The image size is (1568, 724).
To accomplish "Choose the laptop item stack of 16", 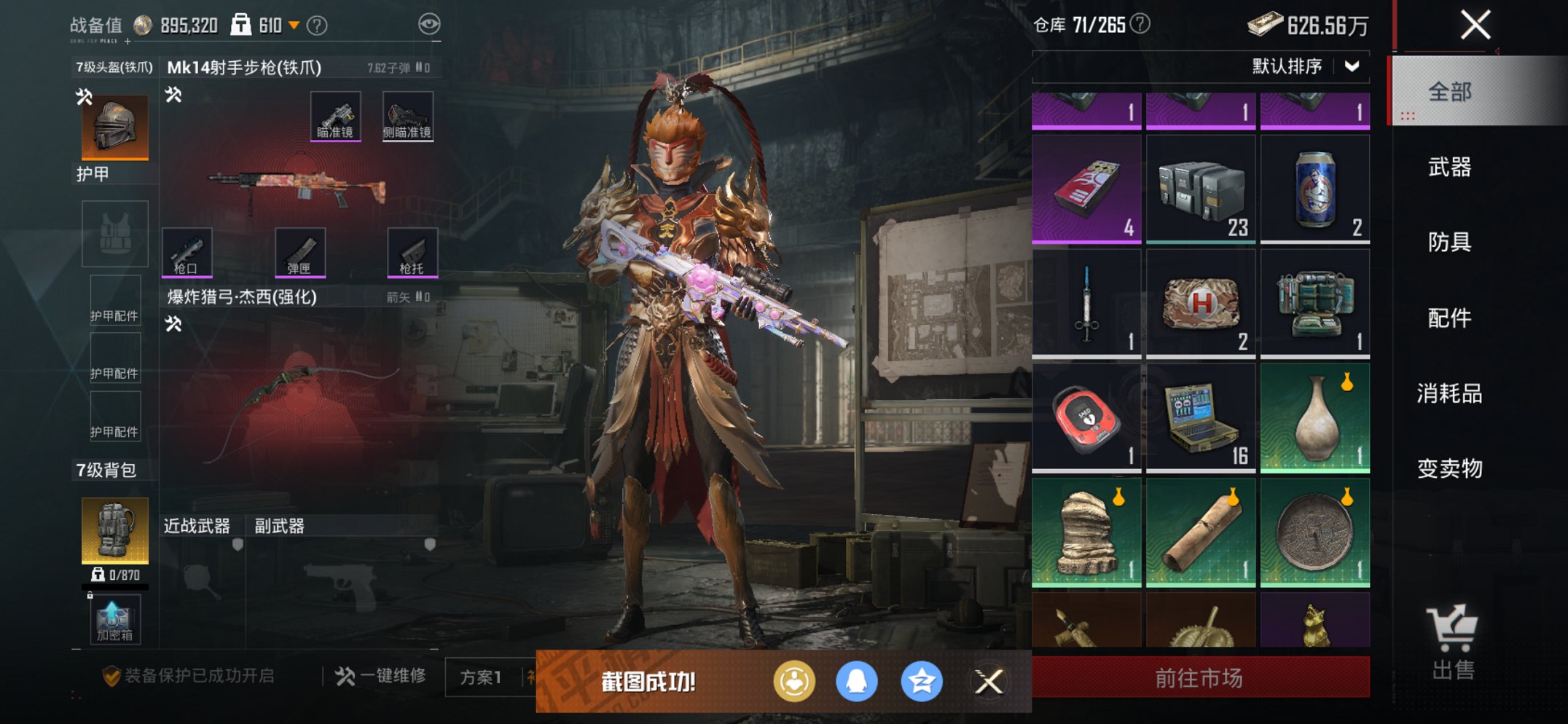I will 1201,418.
